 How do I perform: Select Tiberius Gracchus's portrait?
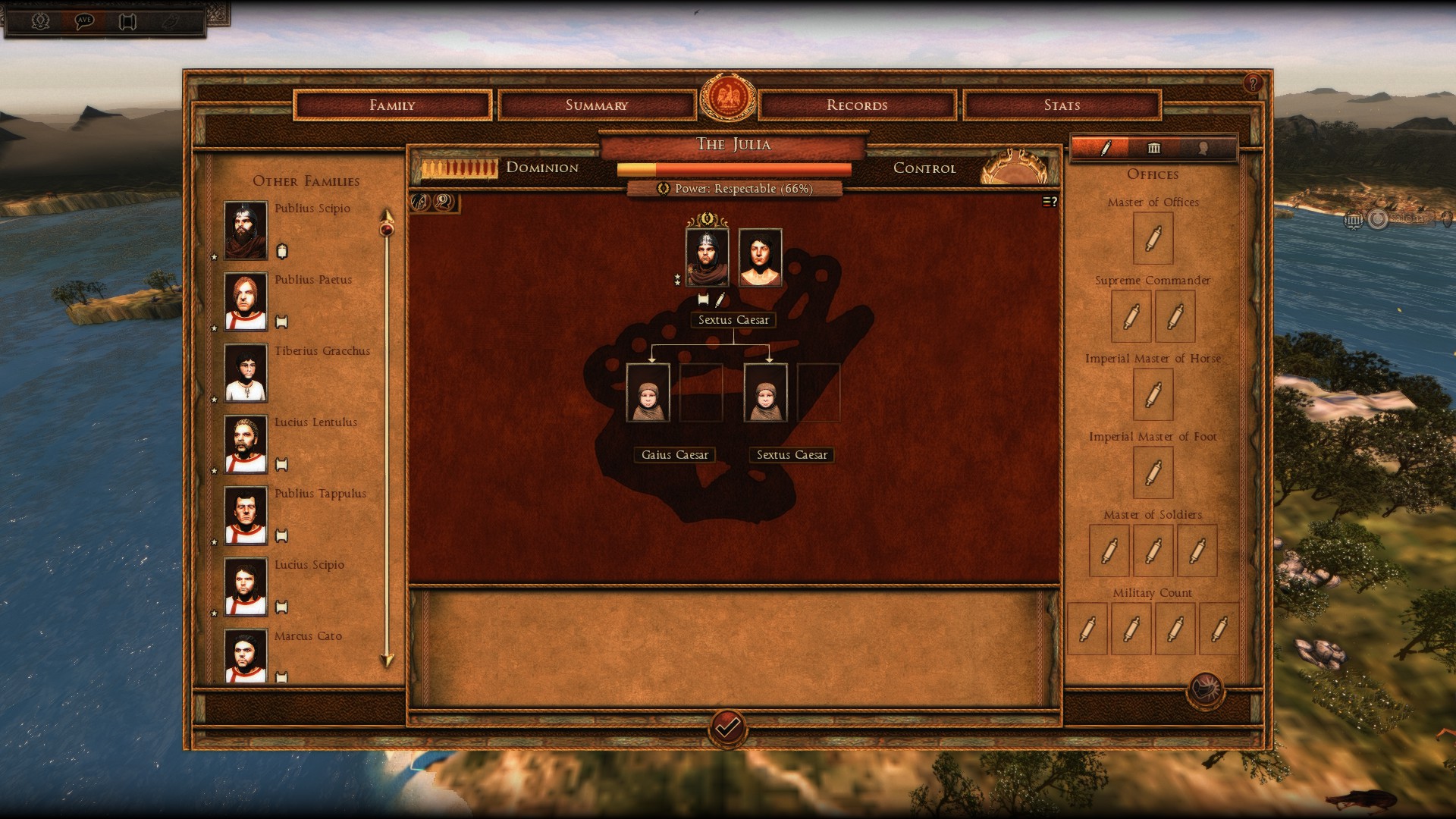tap(246, 372)
